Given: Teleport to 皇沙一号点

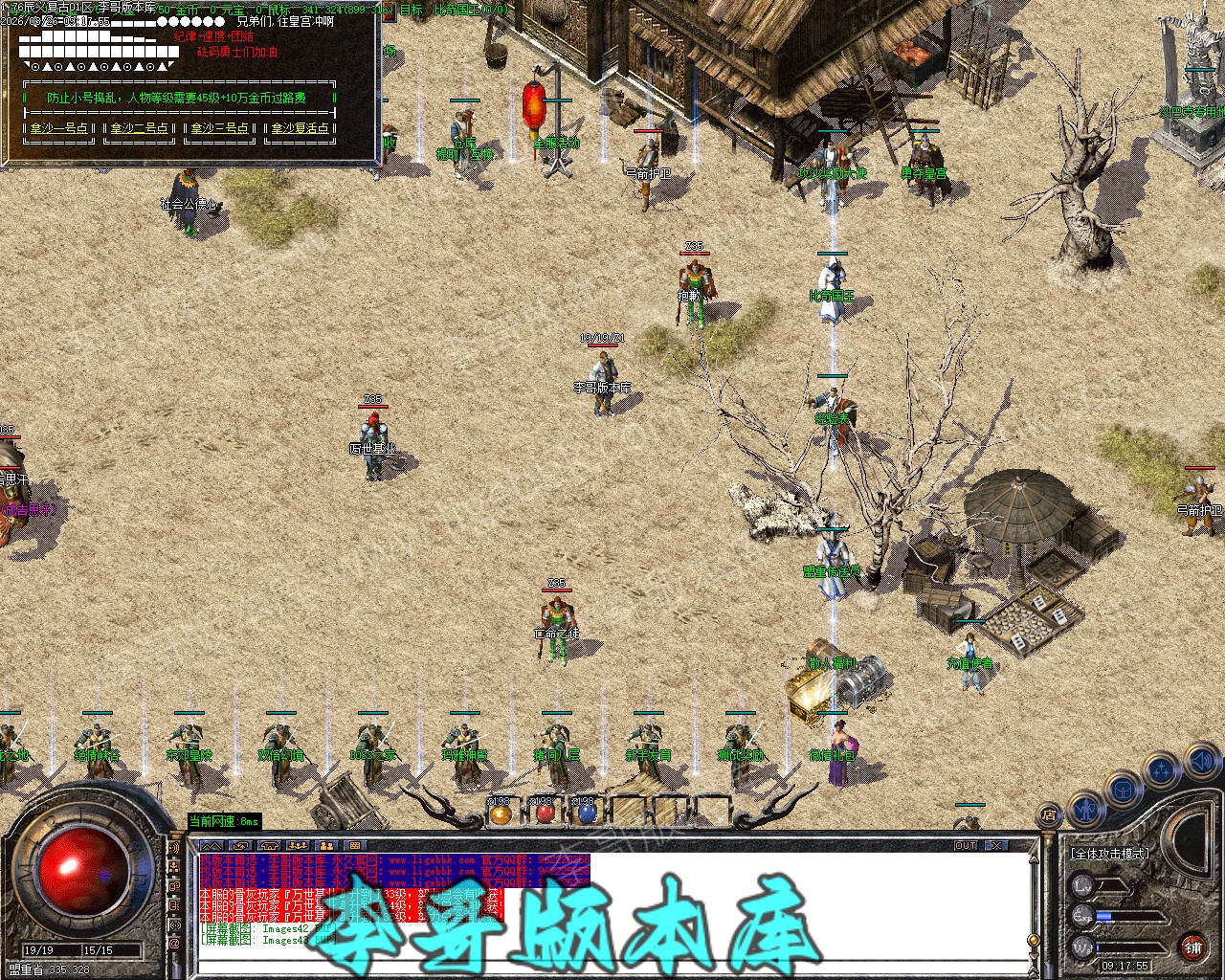Looking at the screenshot, I should pyautogui.click(x=59, y=128).
